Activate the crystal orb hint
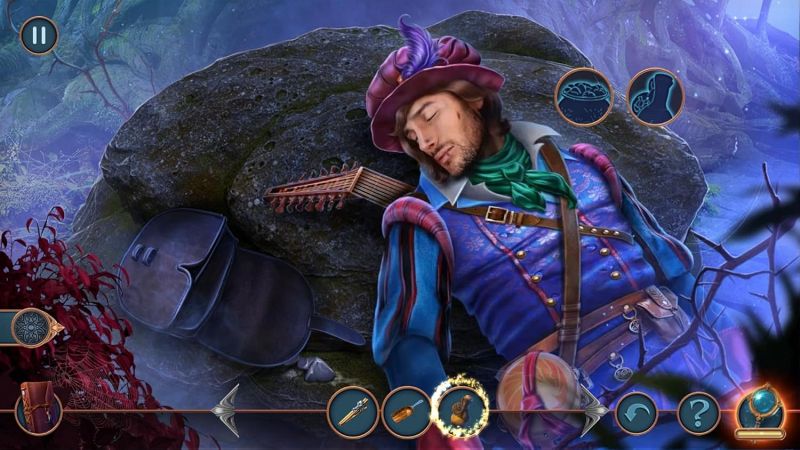Viewport: 800px width, 450px height. point(761,410)
